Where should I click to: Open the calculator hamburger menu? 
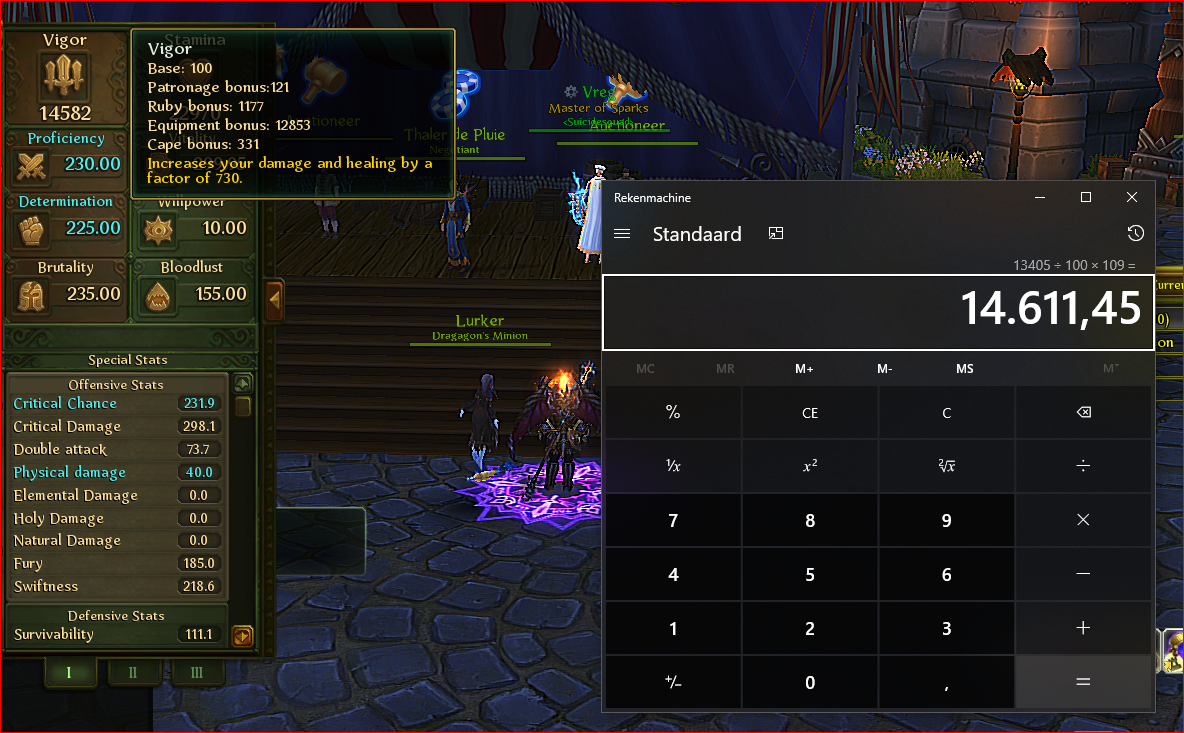point(622,234)
